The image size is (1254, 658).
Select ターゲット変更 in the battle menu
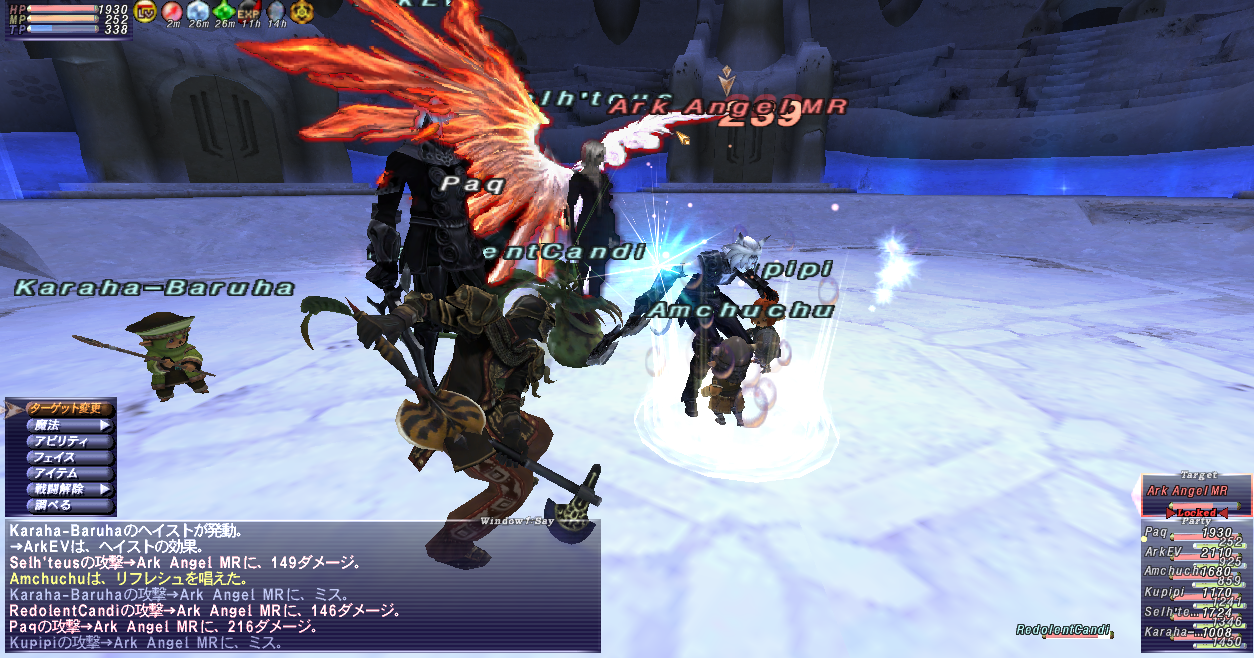tap(62, 408)
